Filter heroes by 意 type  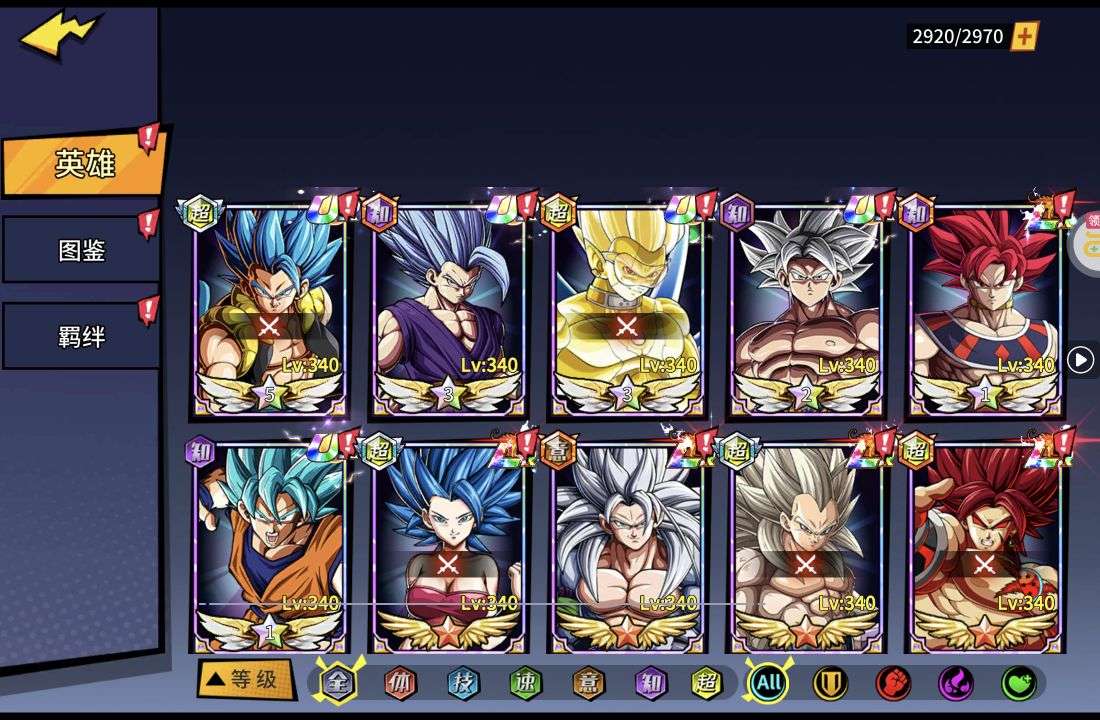[588, 683]
